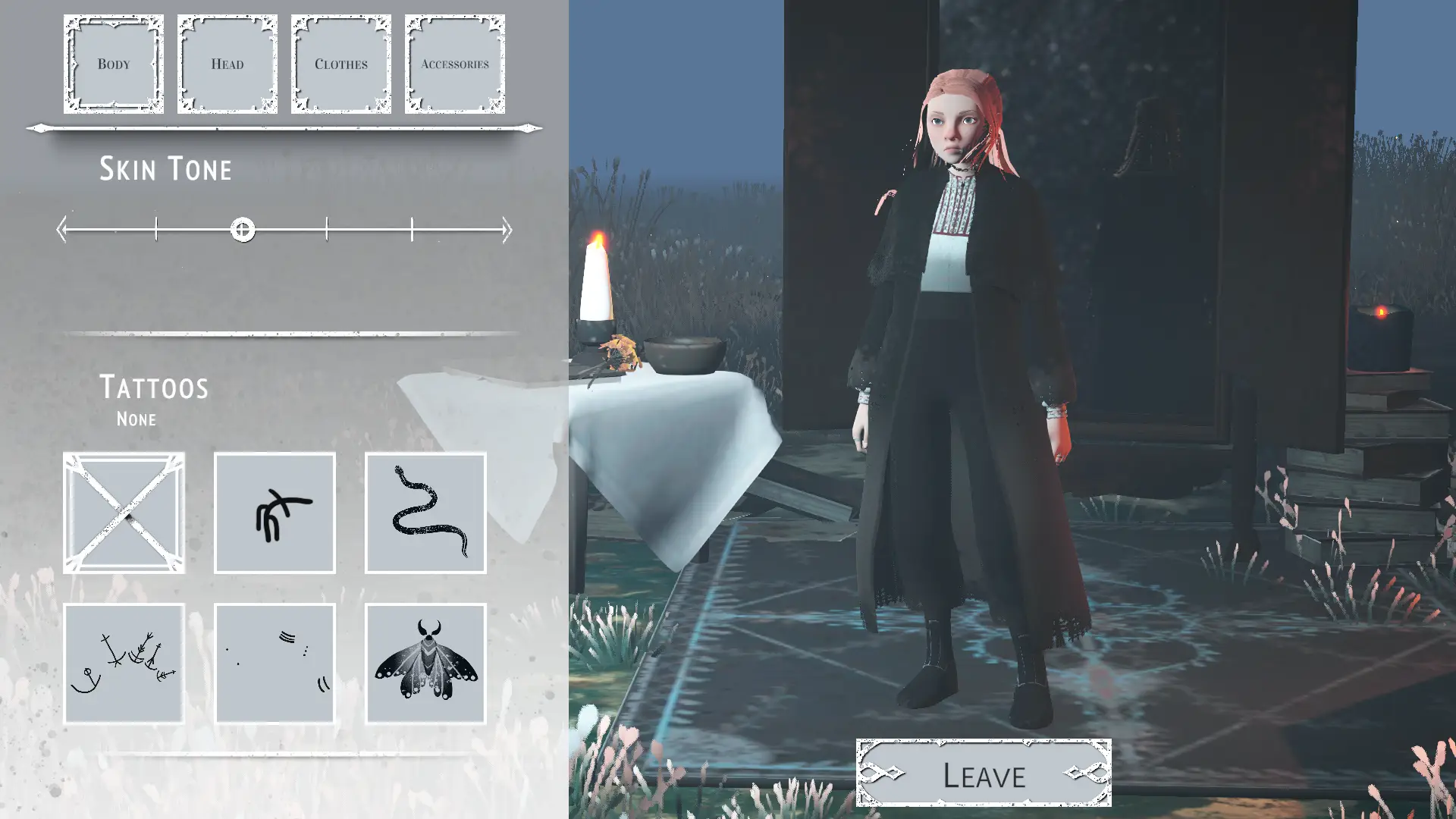This screenshot has height=819, width=1456.
Task: Pick the snake tattoo option
Action: pos(425,513)
